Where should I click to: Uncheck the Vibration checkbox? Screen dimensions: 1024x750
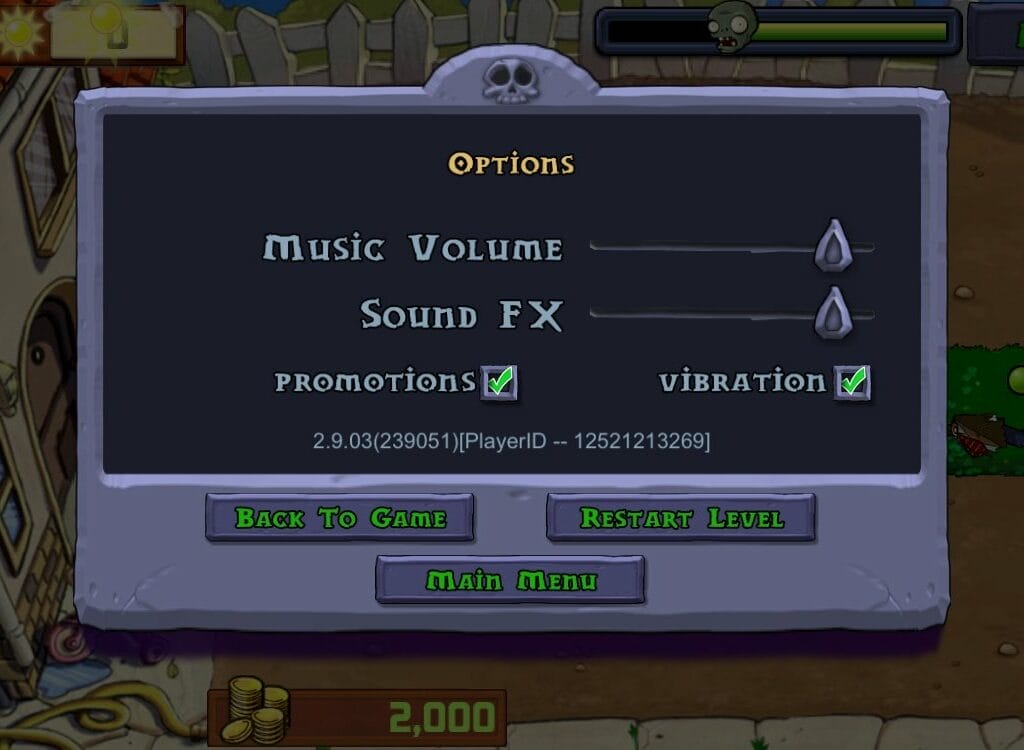[x=852, y=382]
